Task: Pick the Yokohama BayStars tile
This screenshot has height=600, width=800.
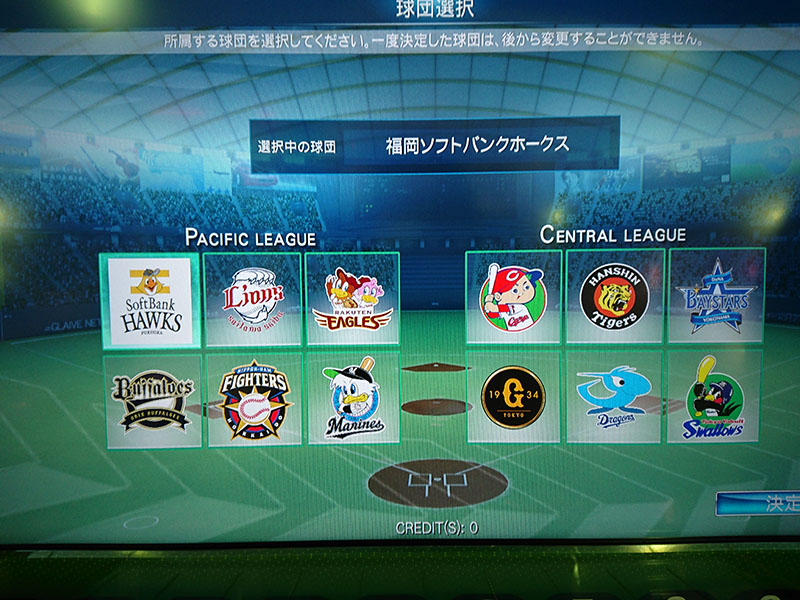Action: pos(716,296)
